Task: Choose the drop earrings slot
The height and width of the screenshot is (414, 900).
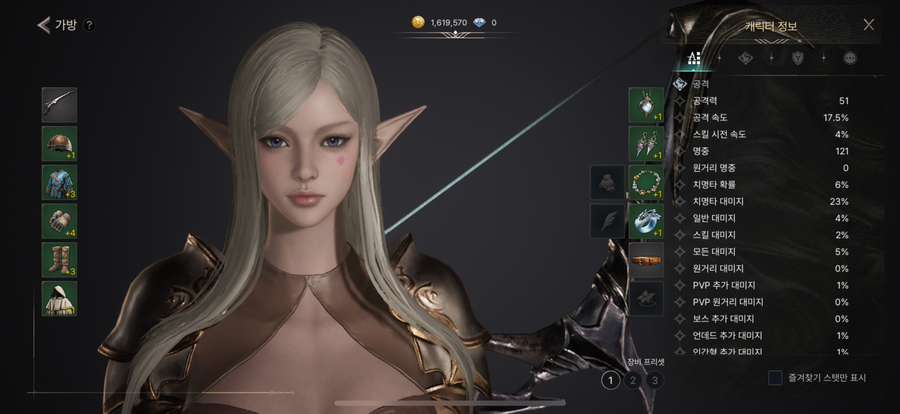Action: click(x=646, y=143)
